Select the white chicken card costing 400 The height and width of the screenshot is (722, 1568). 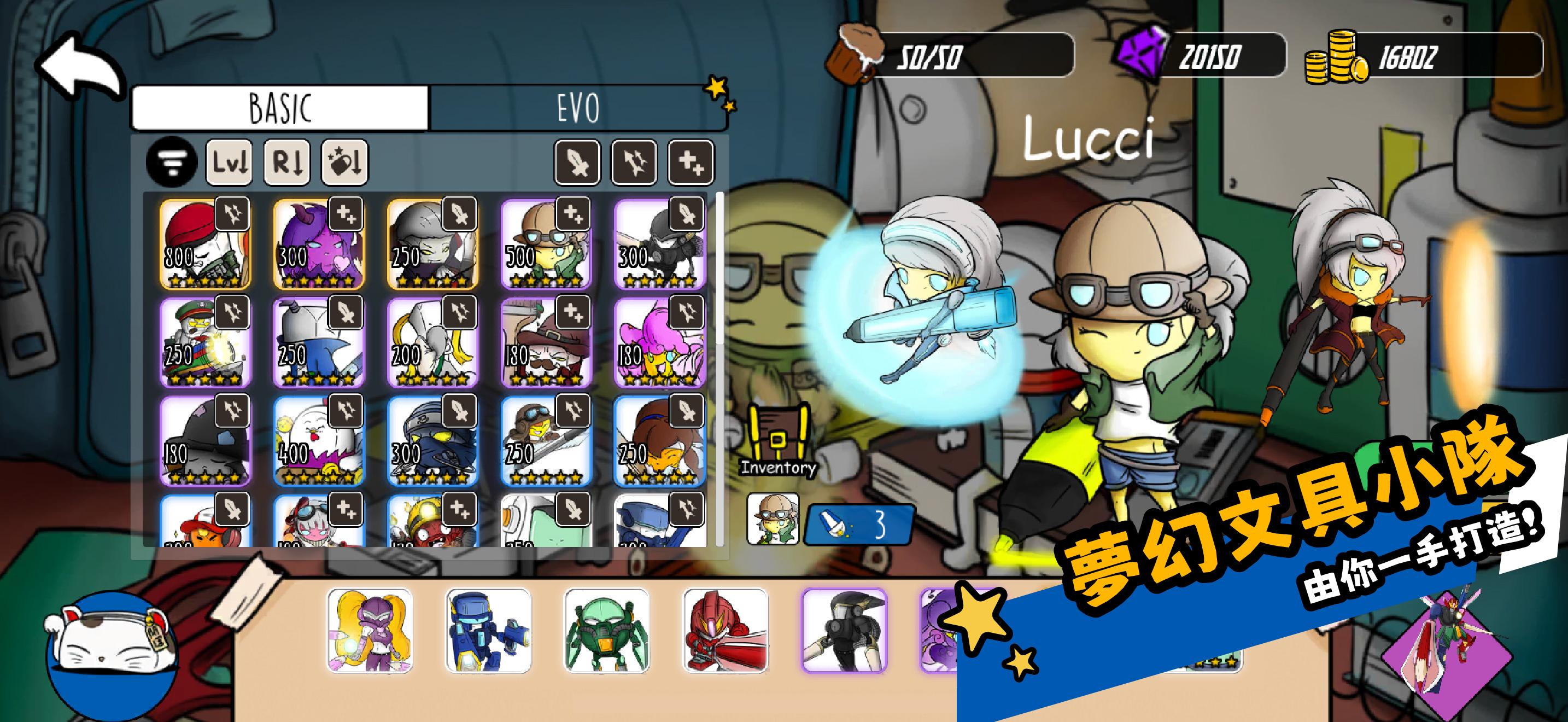click(x=318, y=441)
